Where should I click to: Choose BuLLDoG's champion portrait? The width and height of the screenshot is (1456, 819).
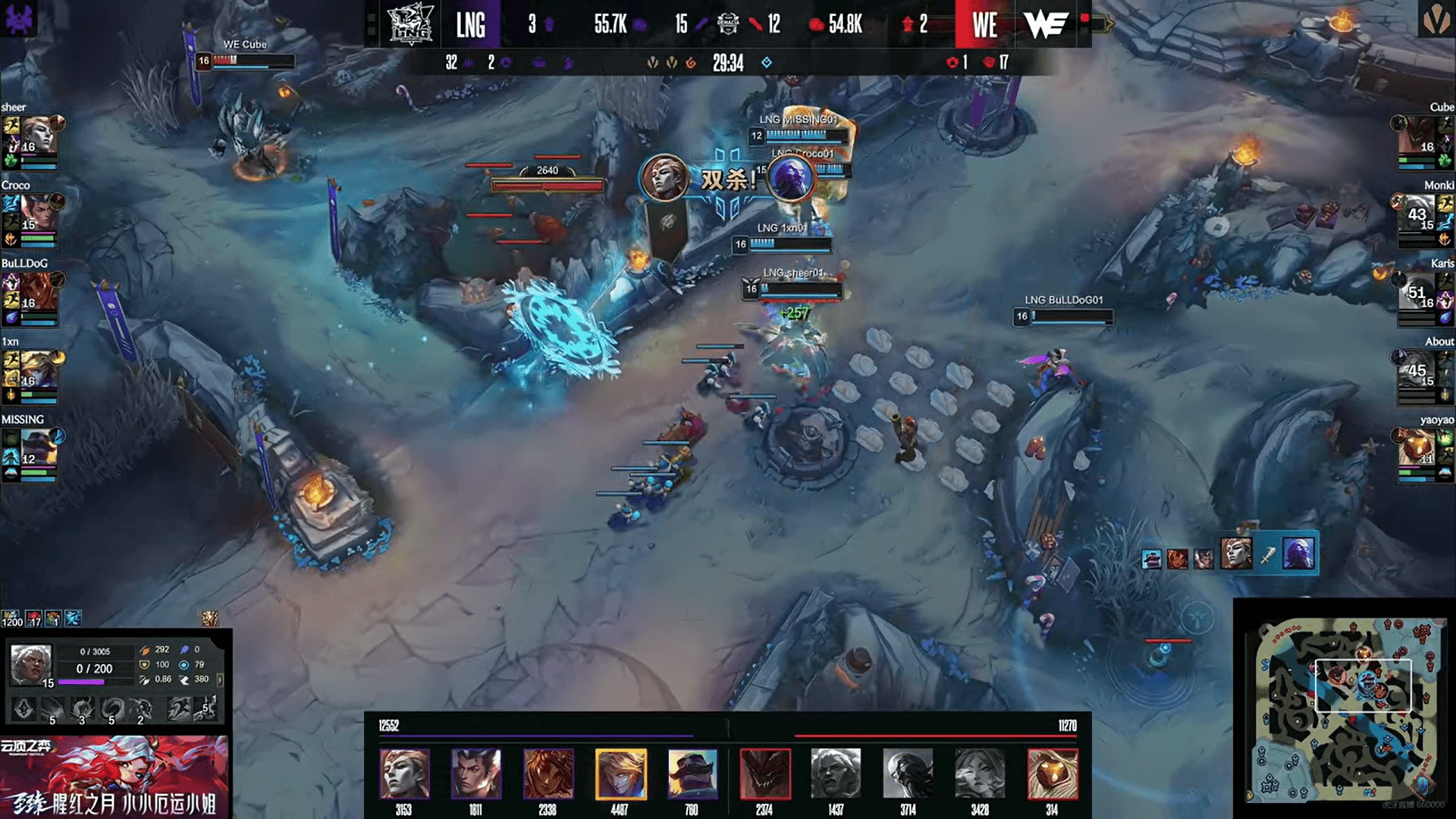pyautogui.click(x=39, y=291)
